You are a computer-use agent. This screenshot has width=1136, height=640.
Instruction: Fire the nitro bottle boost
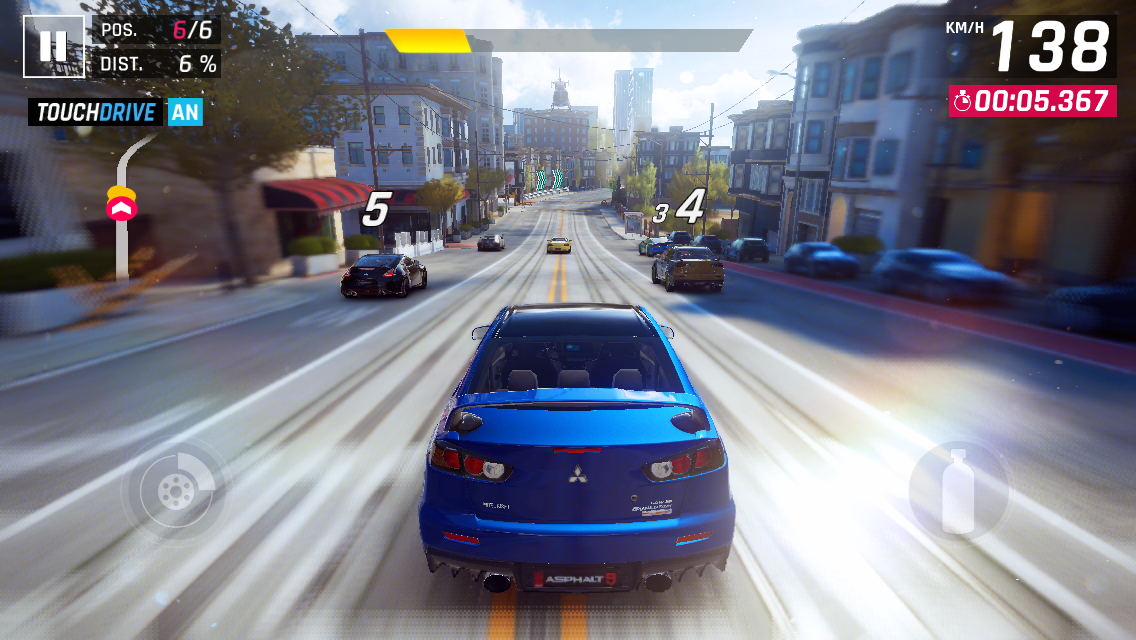pos(958,491)
